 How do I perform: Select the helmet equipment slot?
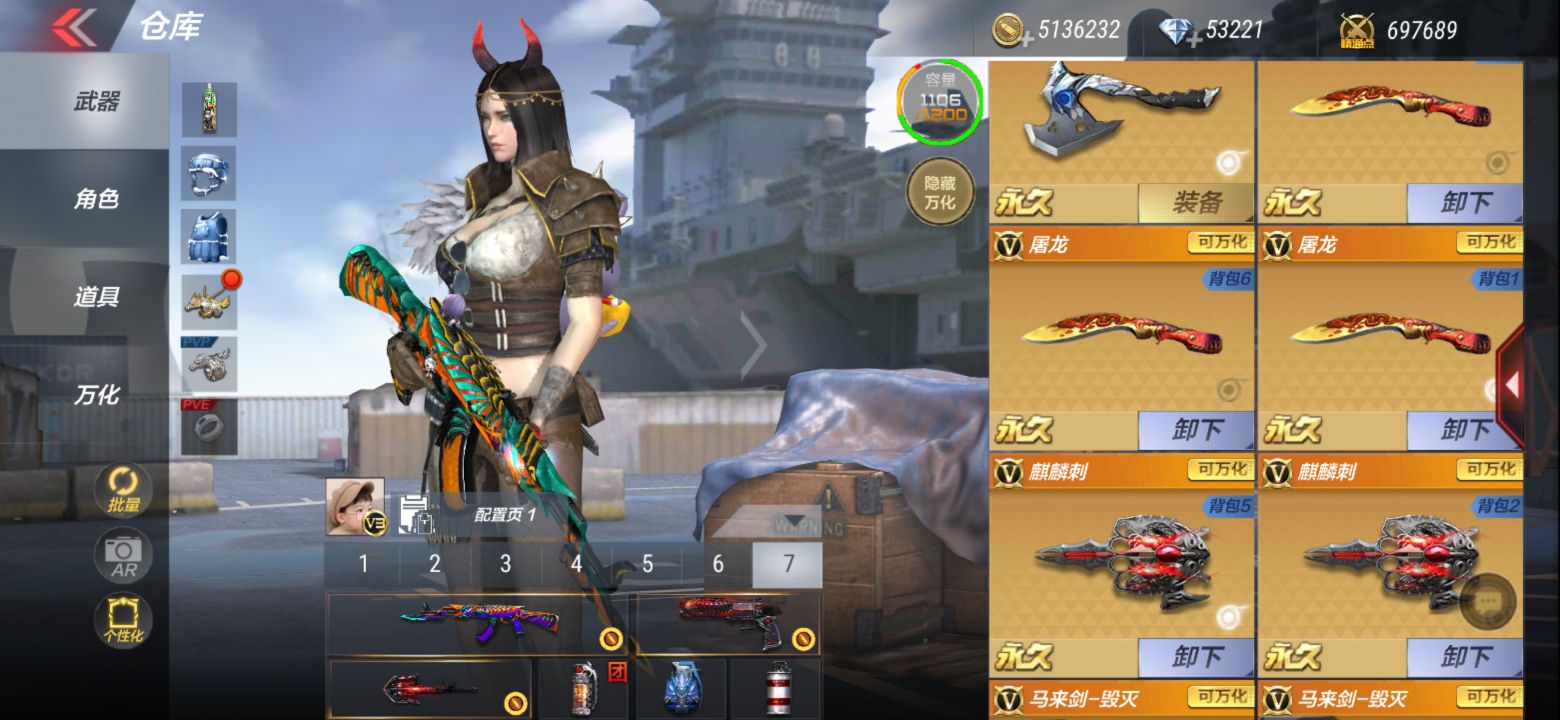(209, 173)
